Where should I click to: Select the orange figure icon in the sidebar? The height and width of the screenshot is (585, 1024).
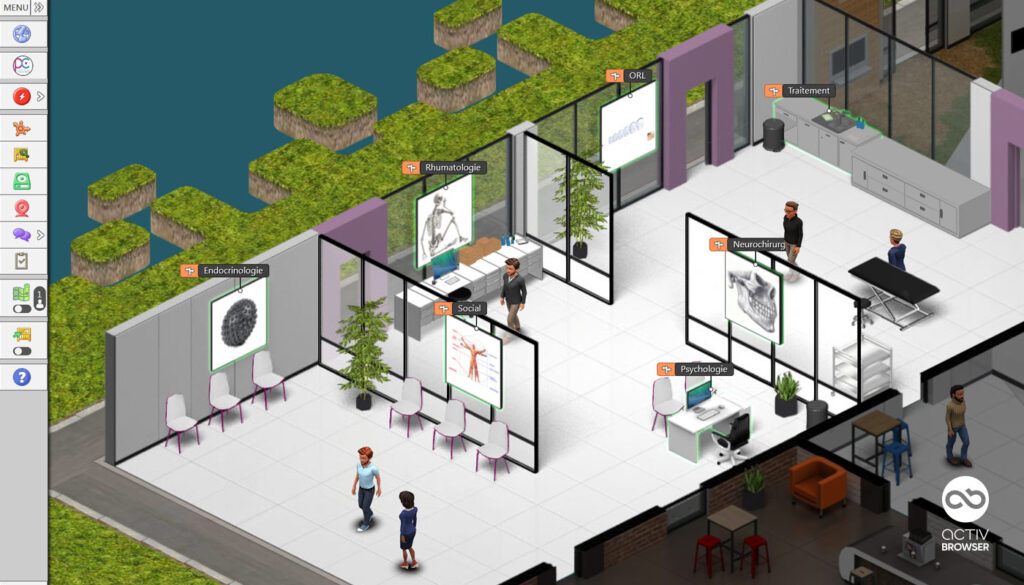(x=22, y=127)
